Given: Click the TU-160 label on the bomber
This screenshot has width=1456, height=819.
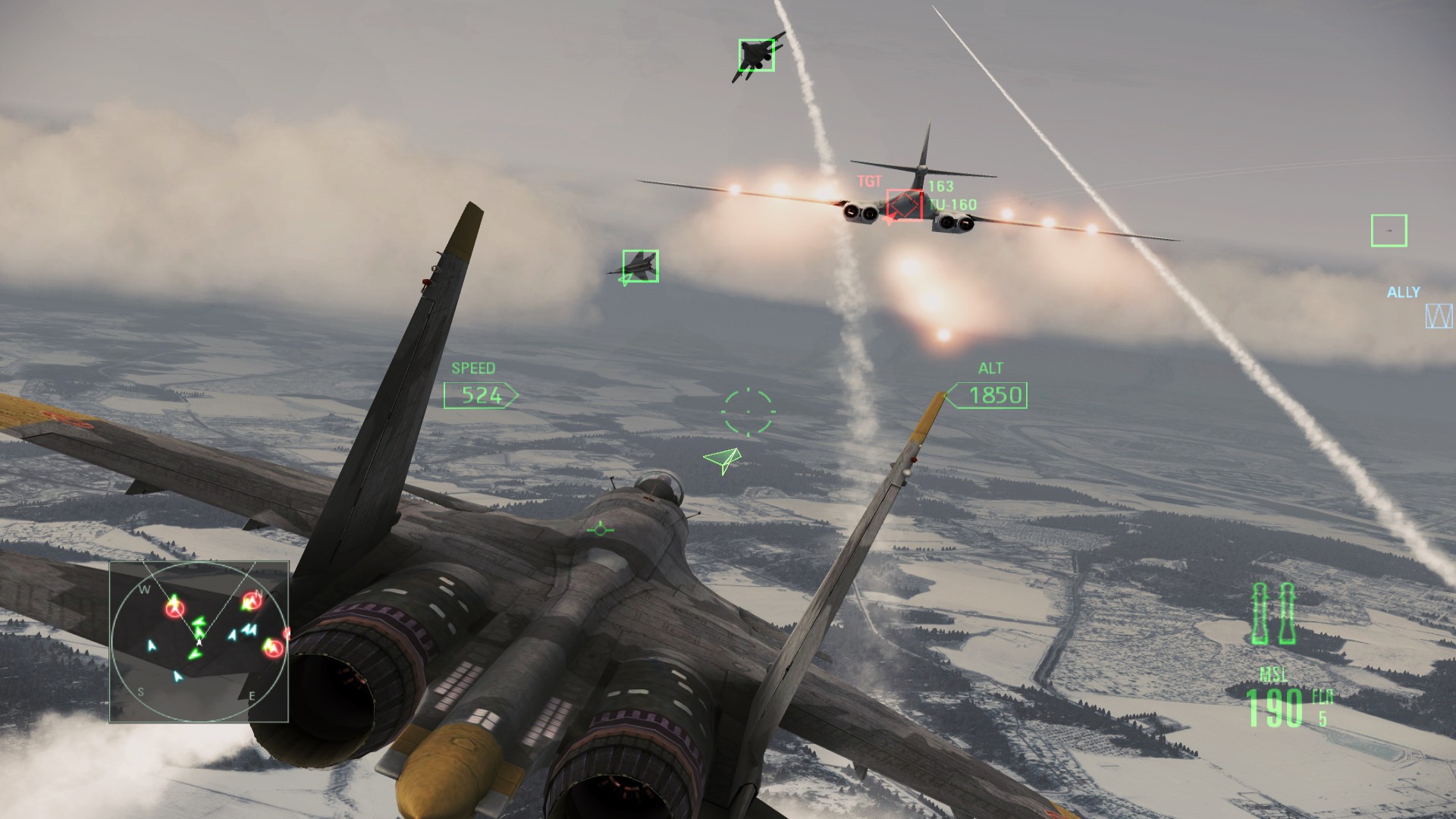Looking at the screenshot, I should tap(954, 204).
